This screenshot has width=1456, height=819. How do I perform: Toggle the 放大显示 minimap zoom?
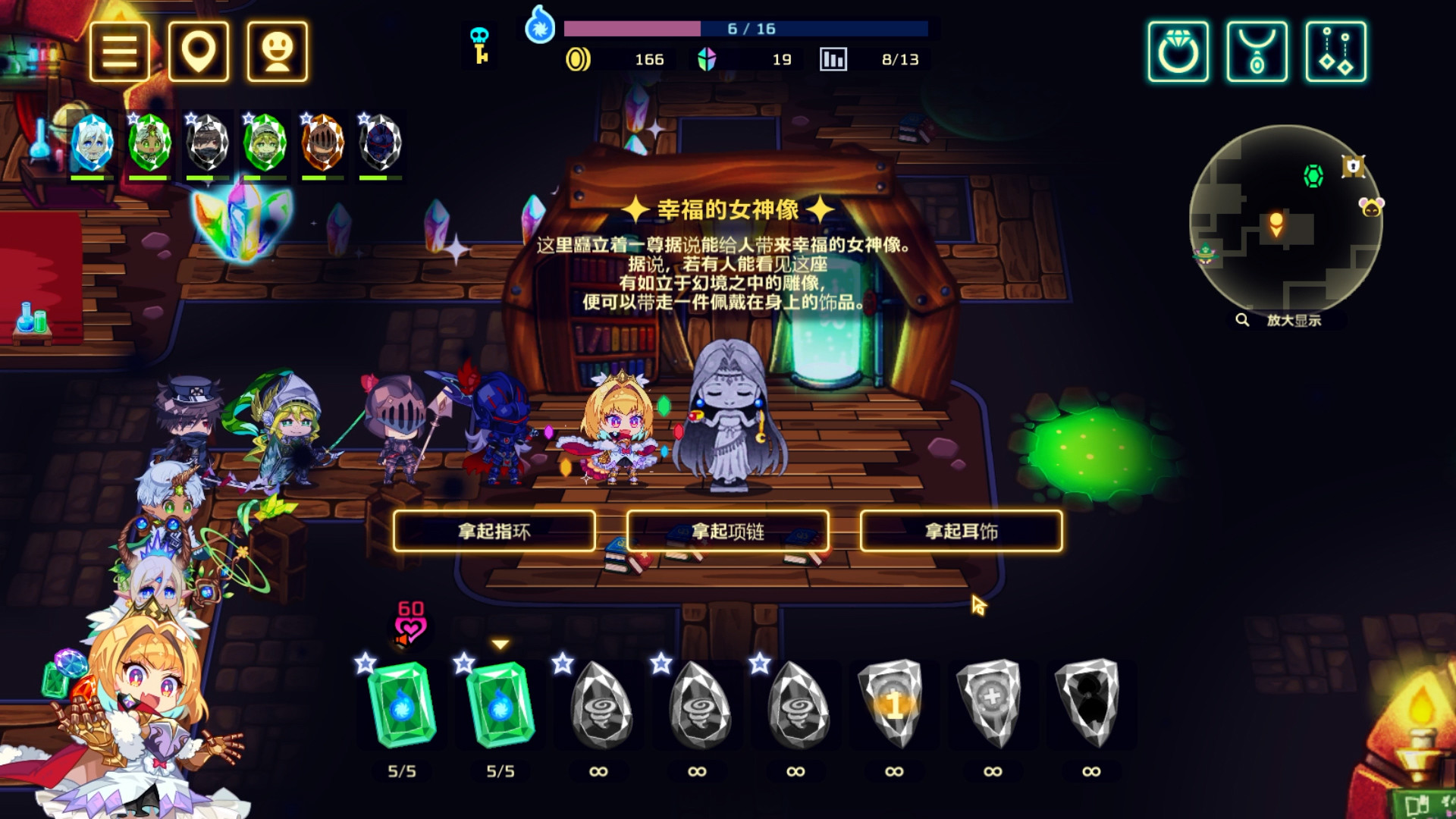point(1294,319)
